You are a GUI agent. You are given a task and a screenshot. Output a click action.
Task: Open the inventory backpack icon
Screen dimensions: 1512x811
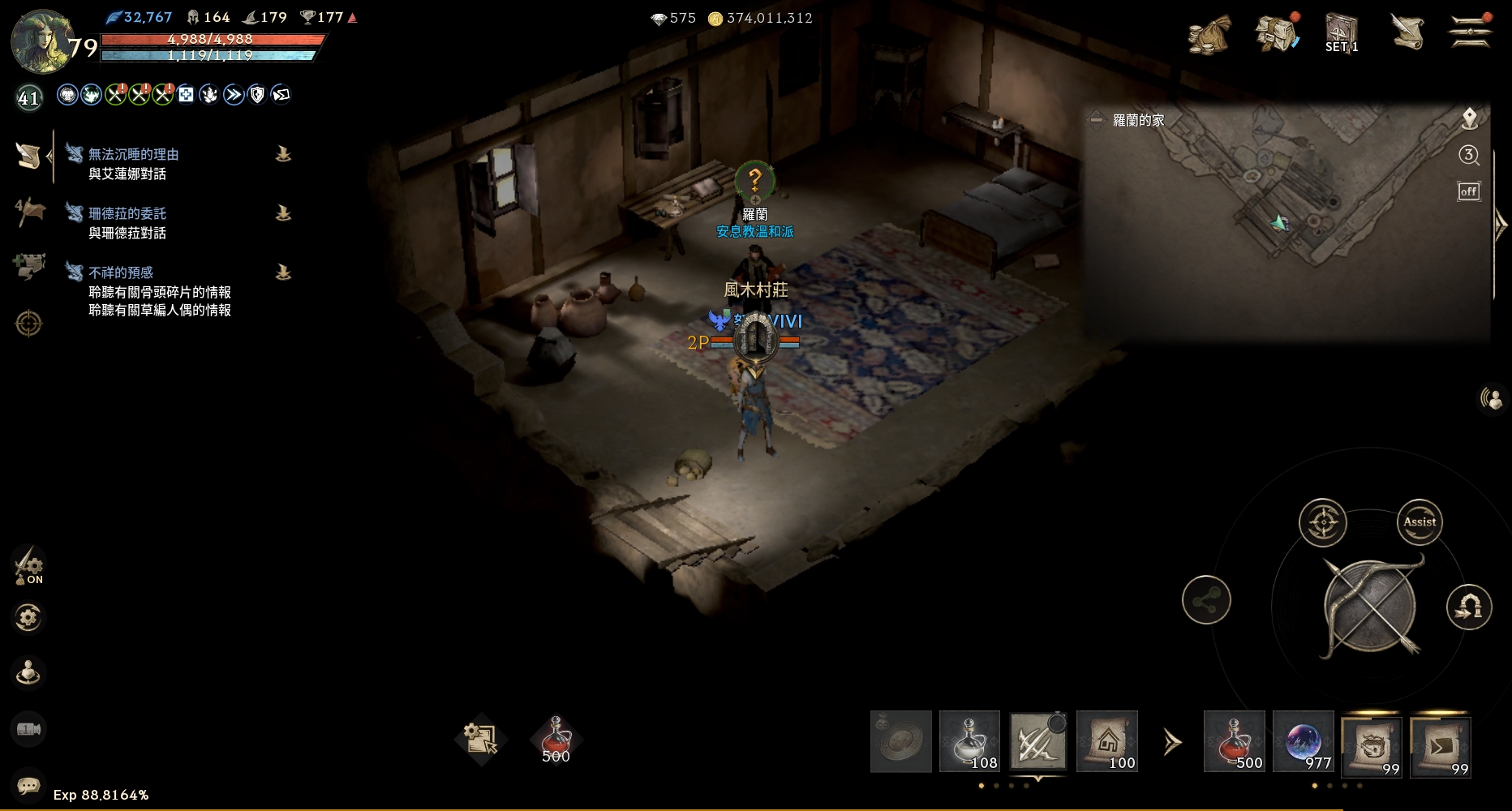pos(1276,34)
